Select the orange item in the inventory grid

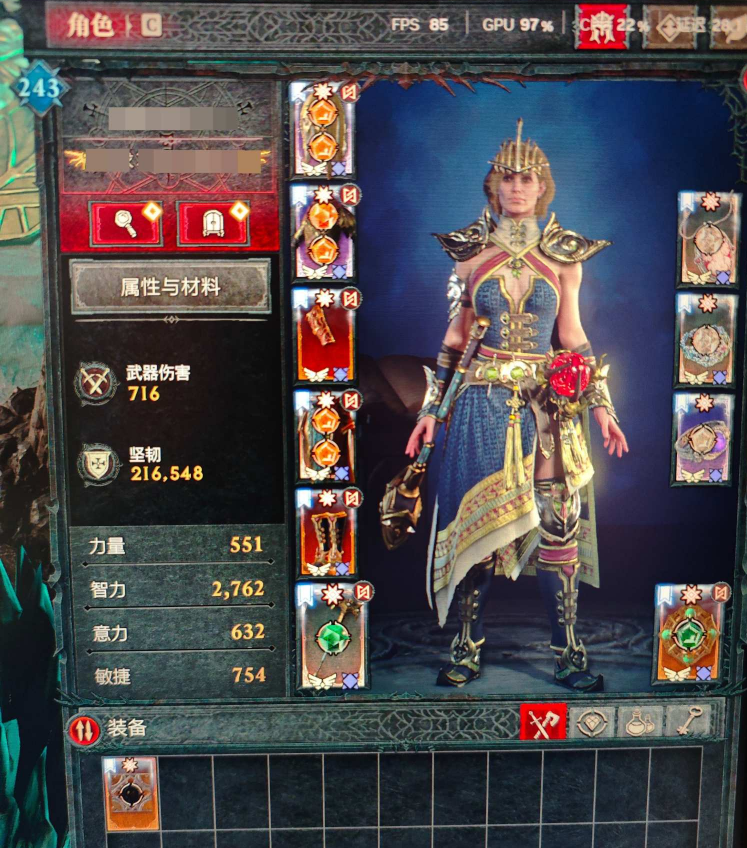(130, 794)
